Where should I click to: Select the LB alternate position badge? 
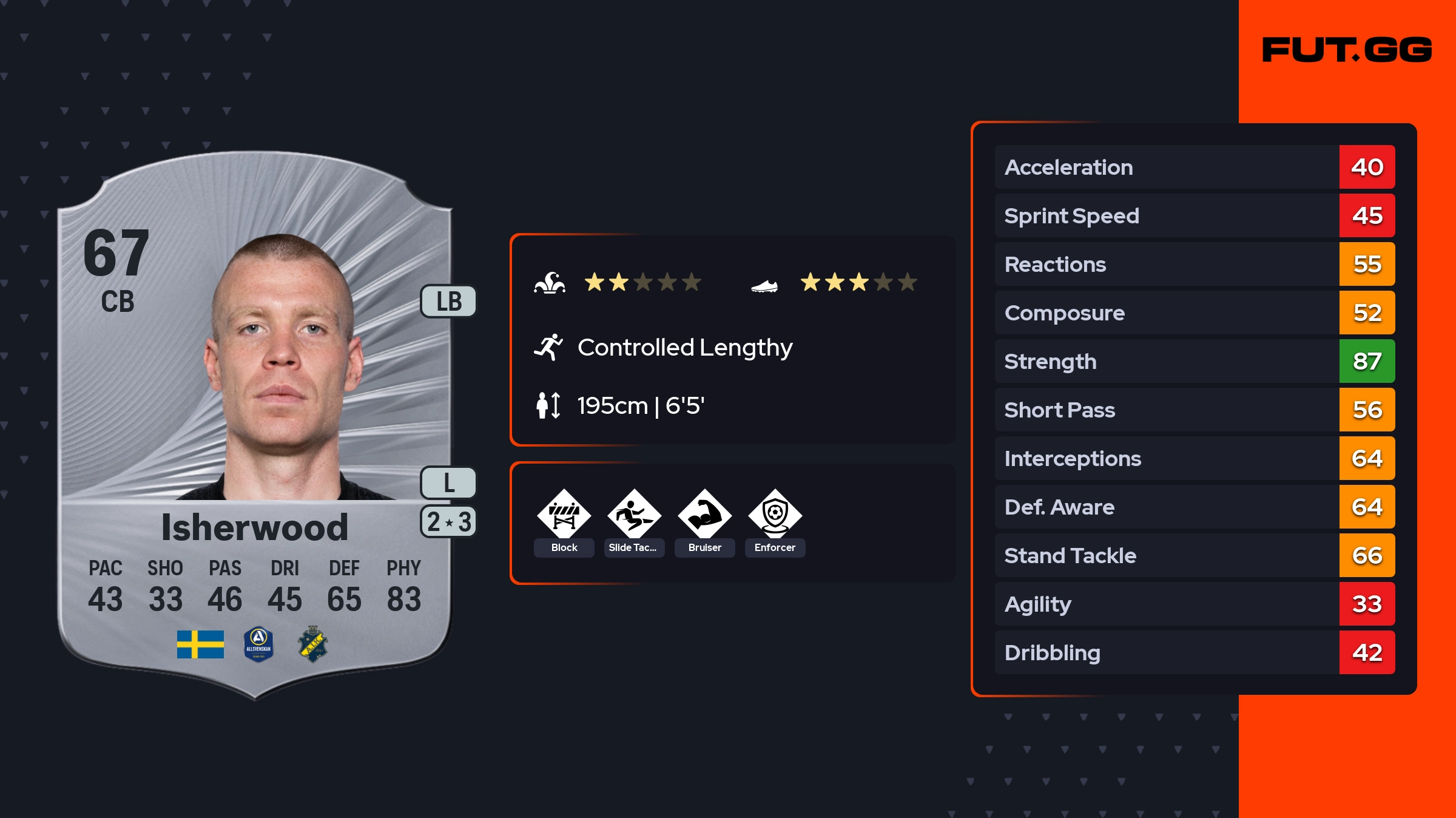(449, 302)
